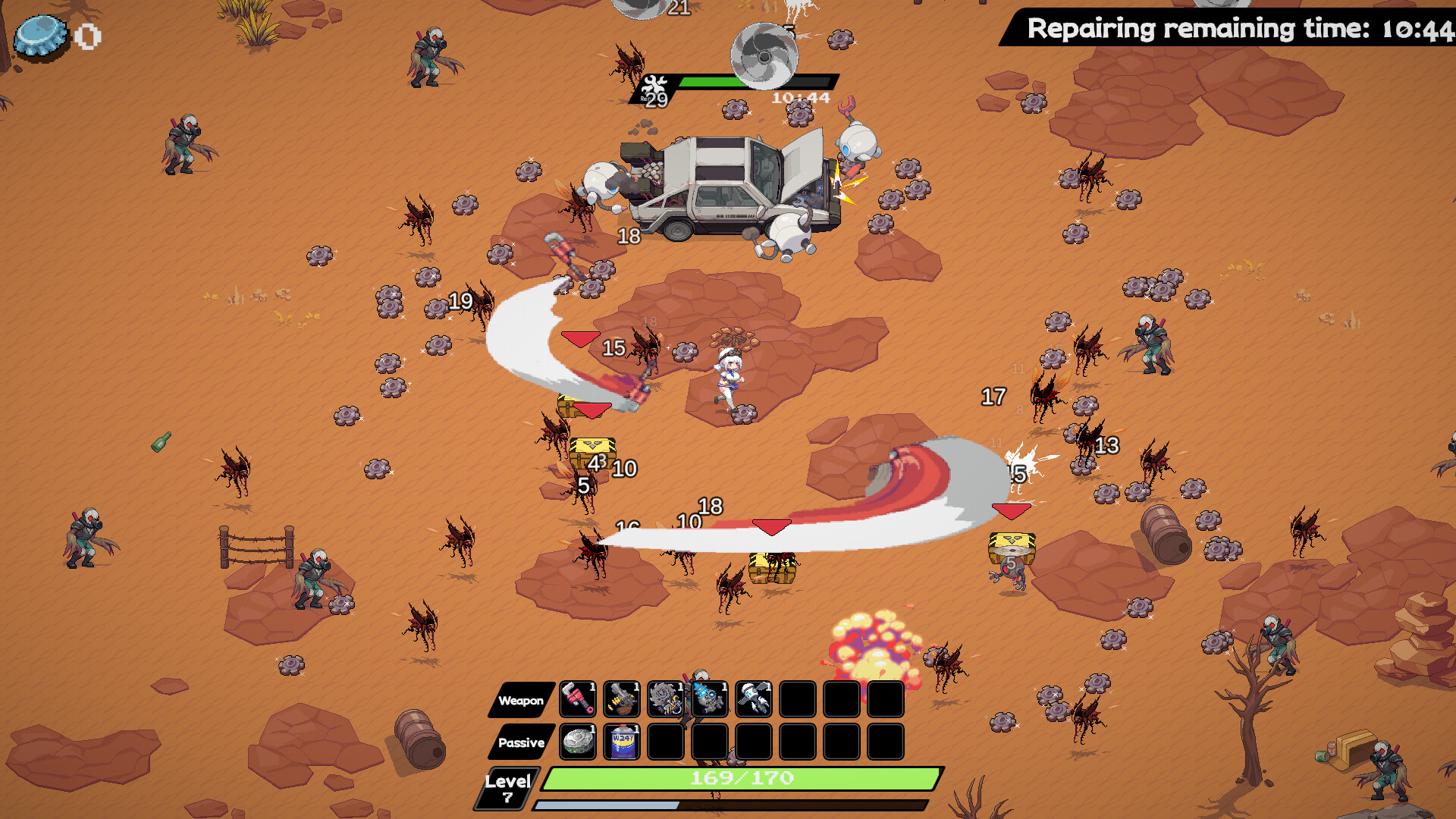Click the Repairing remaining time banner

coord(1227,30)
